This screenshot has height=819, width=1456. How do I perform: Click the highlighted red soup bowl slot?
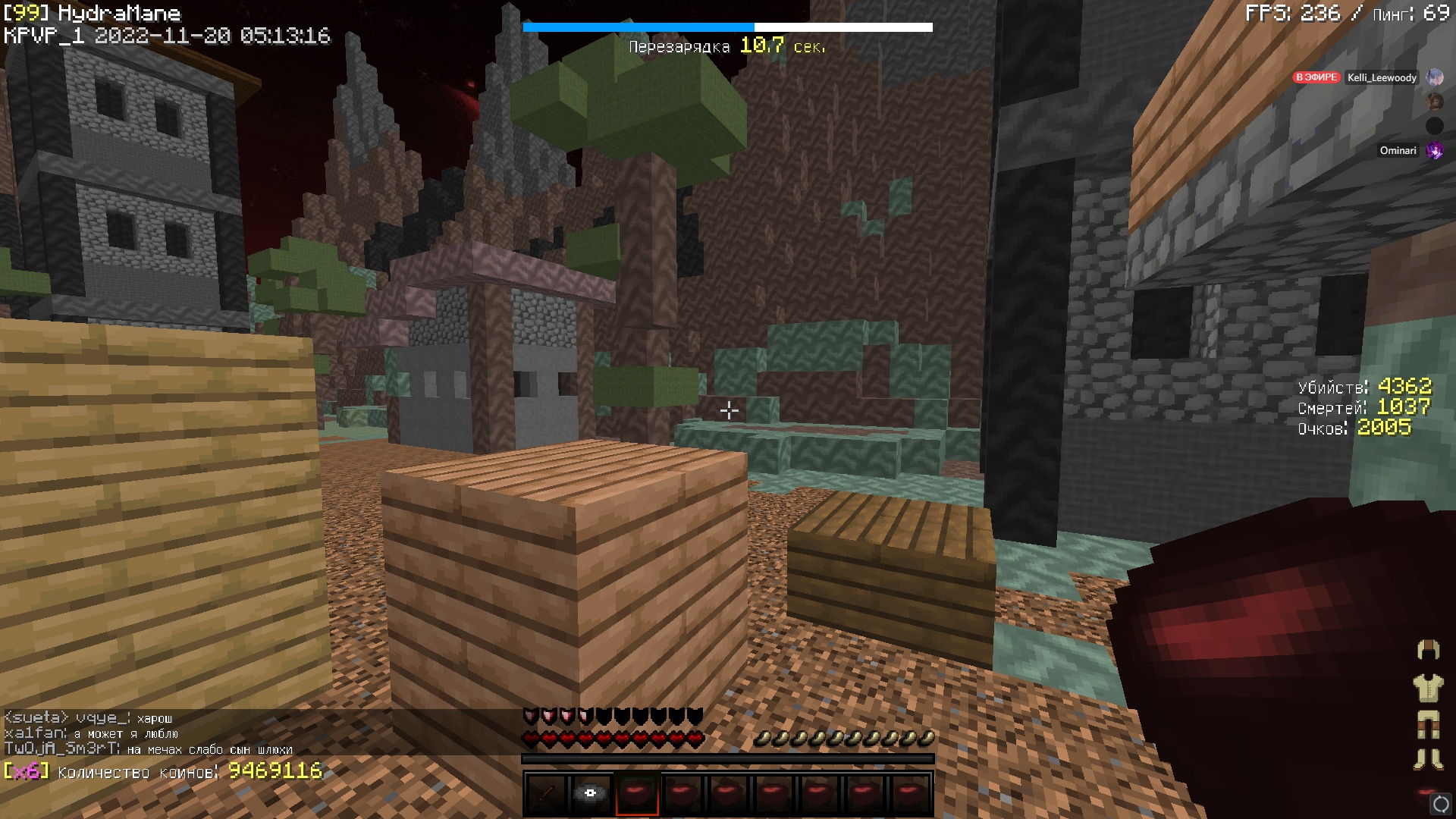(637, 794)
